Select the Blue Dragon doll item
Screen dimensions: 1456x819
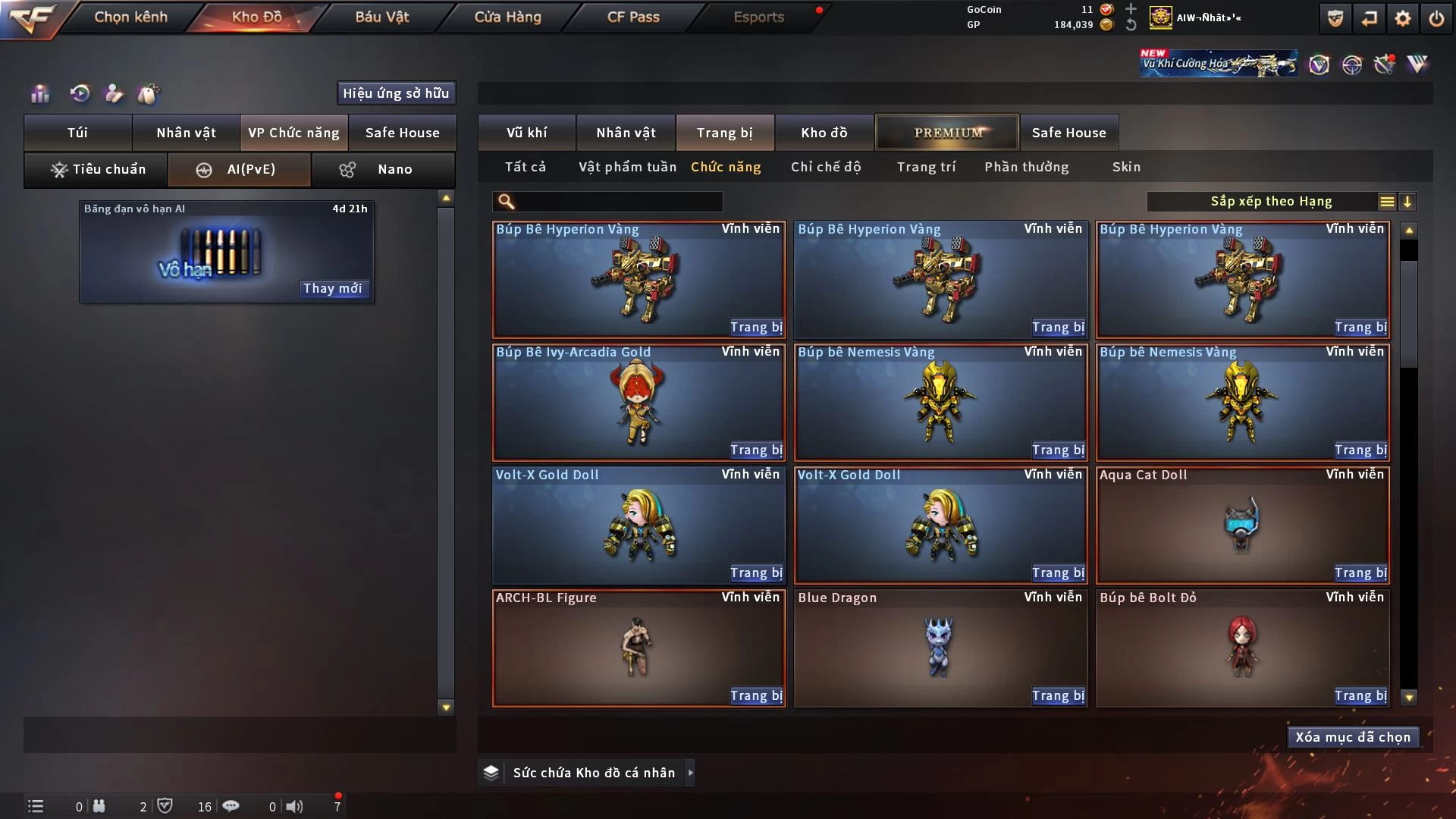[939, 648]
